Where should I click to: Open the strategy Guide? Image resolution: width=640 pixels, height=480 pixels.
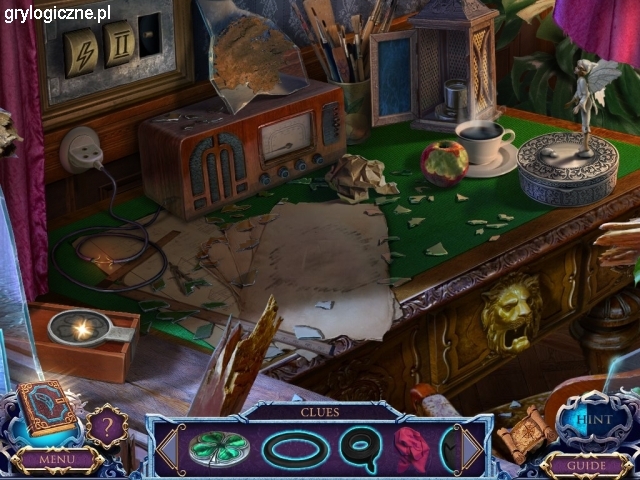586,465
